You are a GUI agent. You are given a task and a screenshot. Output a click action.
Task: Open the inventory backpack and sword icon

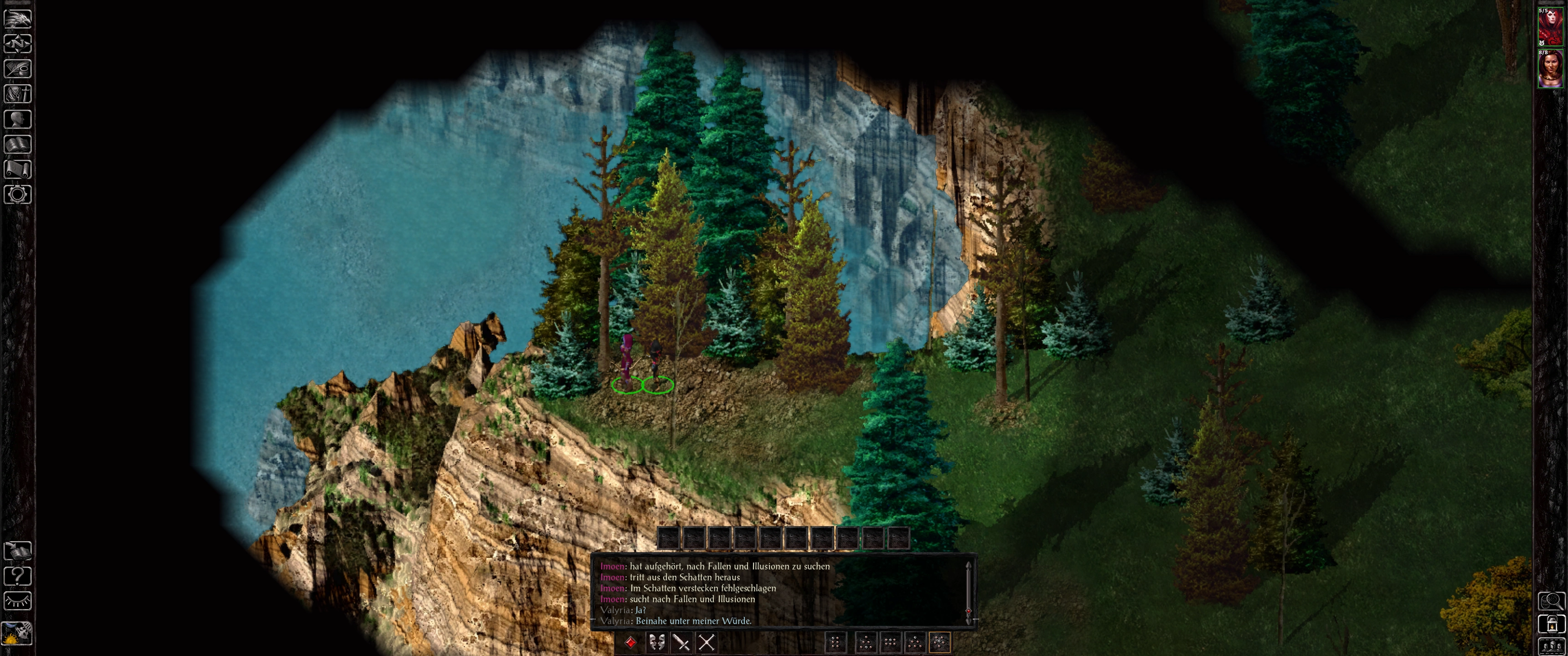[x=18, y=94]
